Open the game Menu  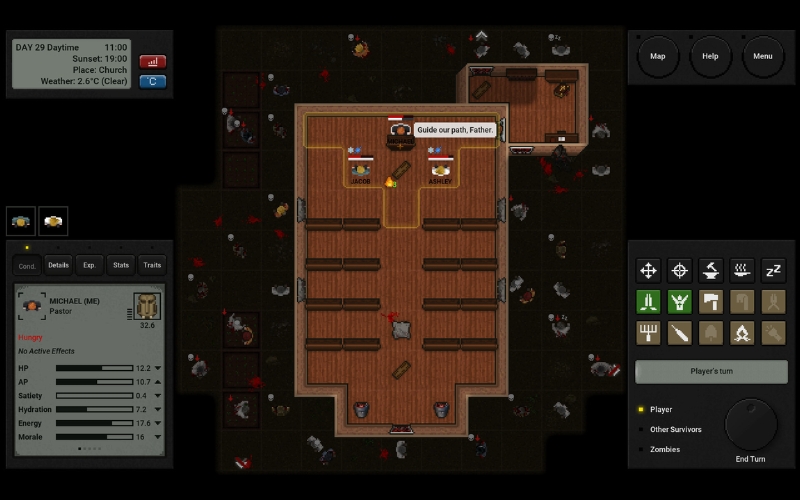click(763, 56)
